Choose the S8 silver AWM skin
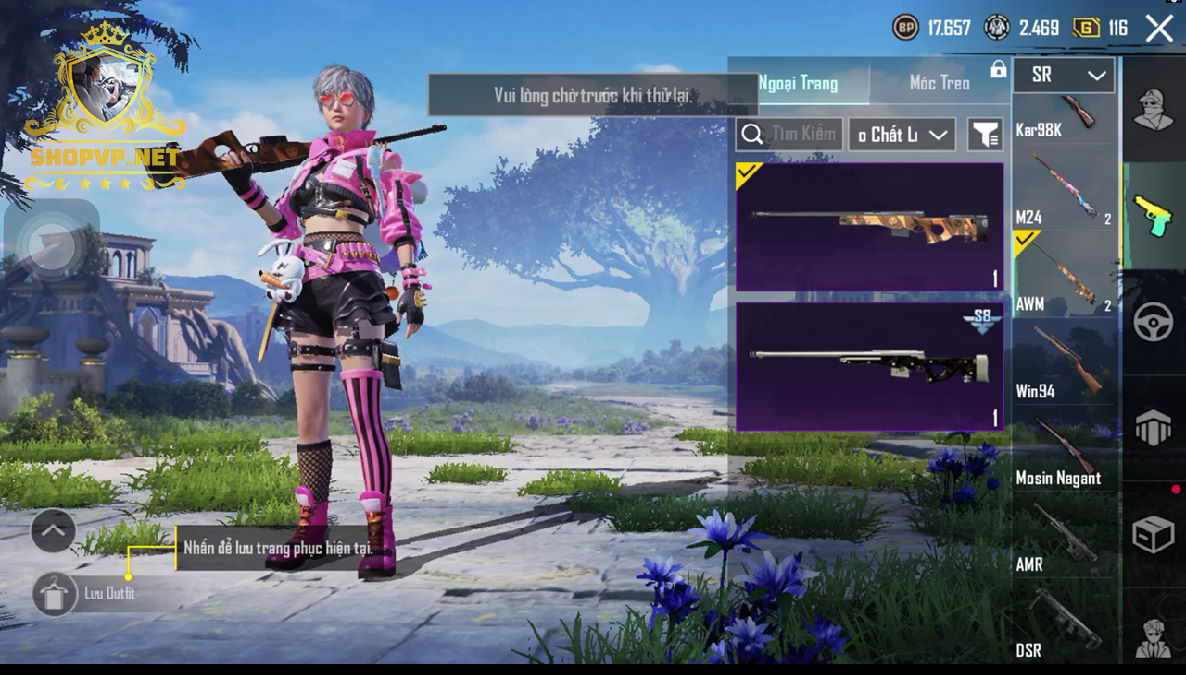 (869, 367)
